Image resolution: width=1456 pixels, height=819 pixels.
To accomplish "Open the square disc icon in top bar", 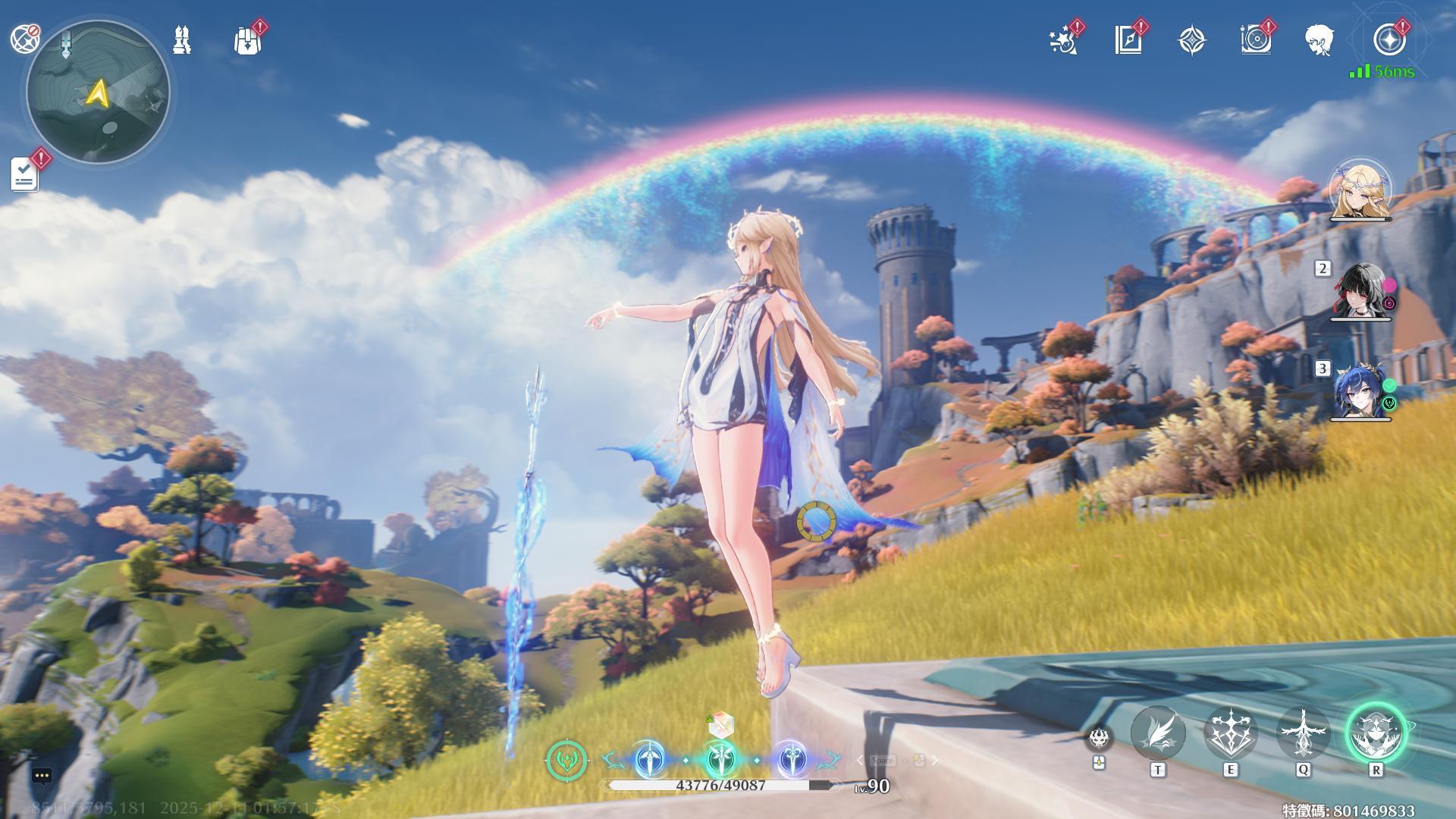I will click(1256, 40).
